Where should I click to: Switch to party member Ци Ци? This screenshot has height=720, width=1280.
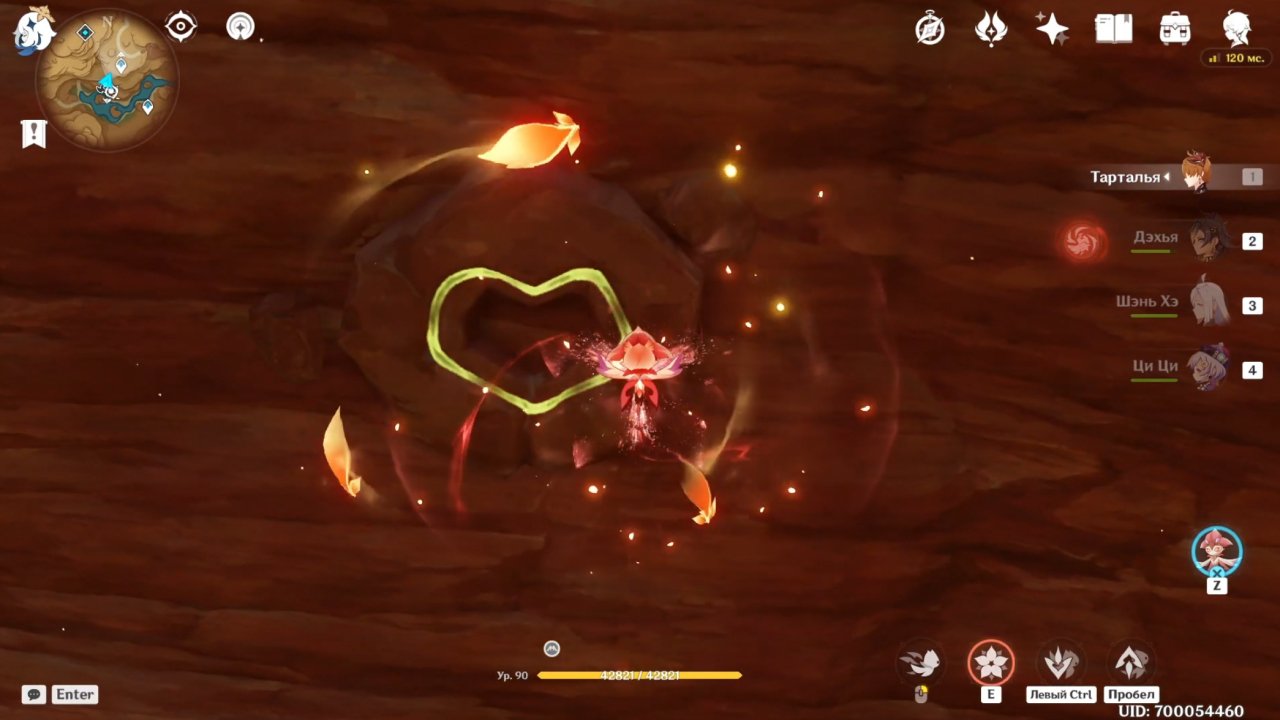1210,367
